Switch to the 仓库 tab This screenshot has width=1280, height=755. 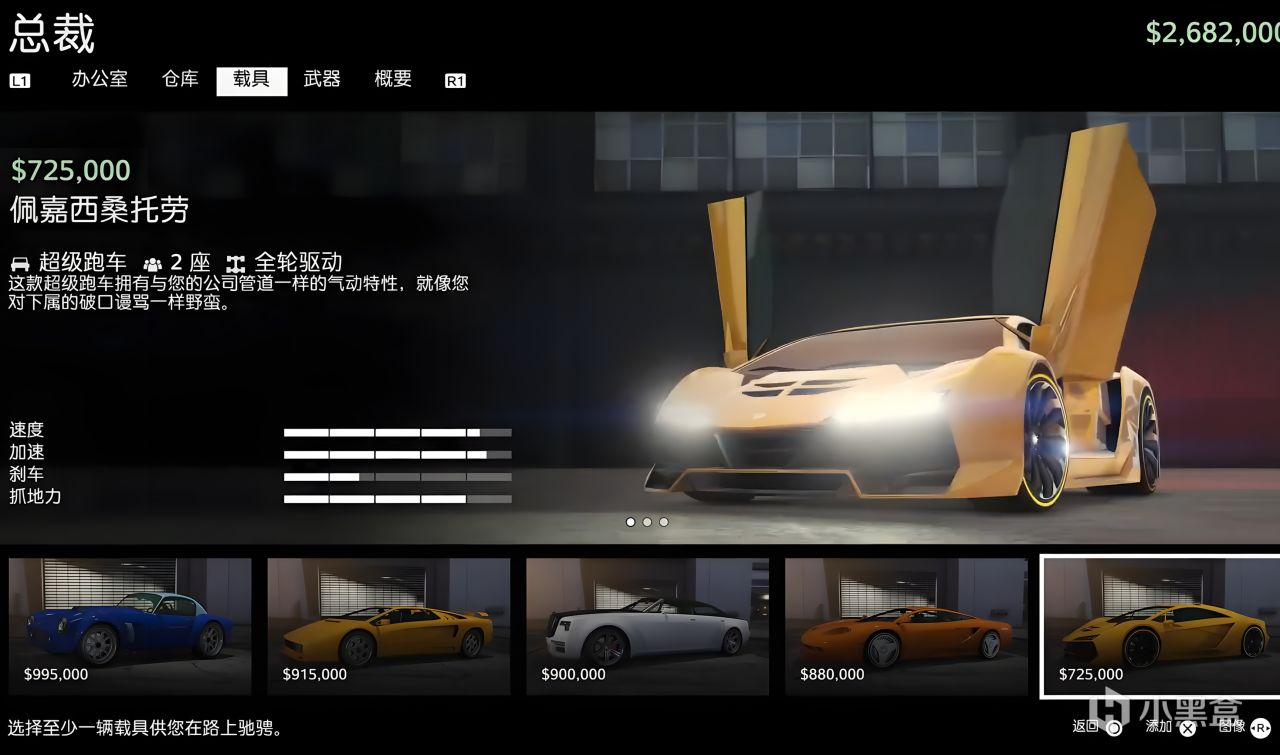179,80
